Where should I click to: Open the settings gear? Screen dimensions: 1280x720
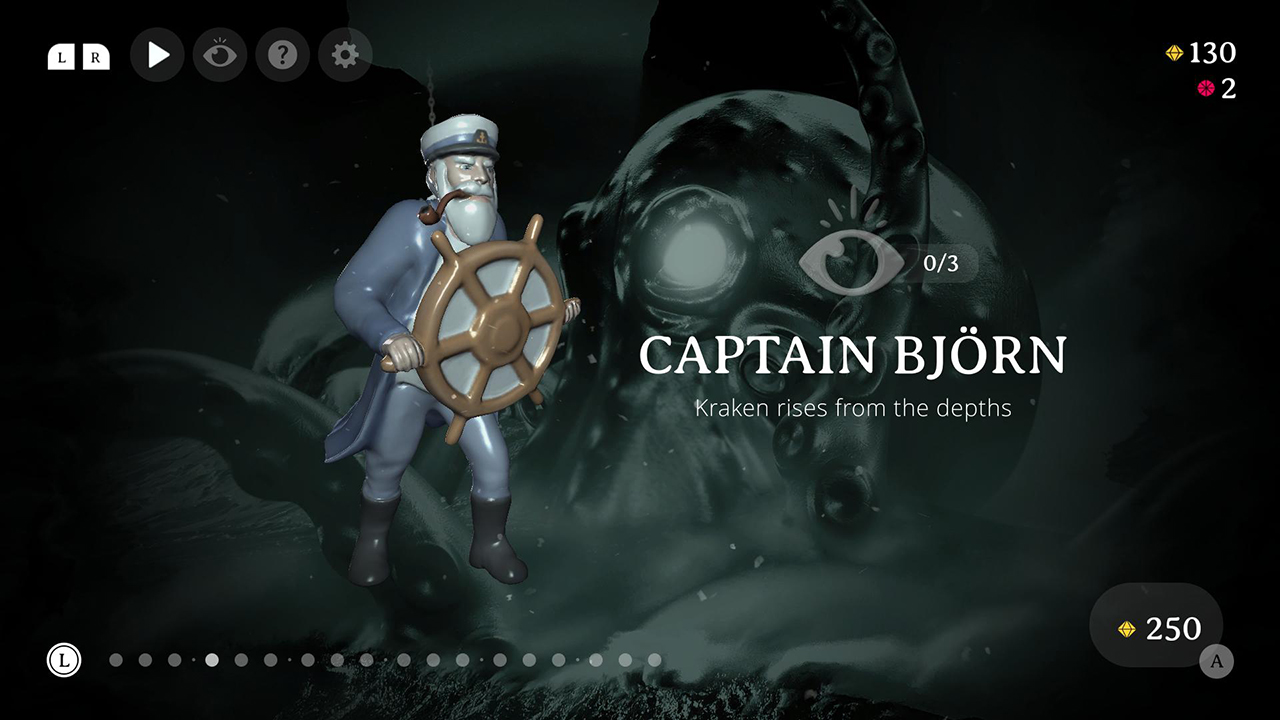pos(344,55)
